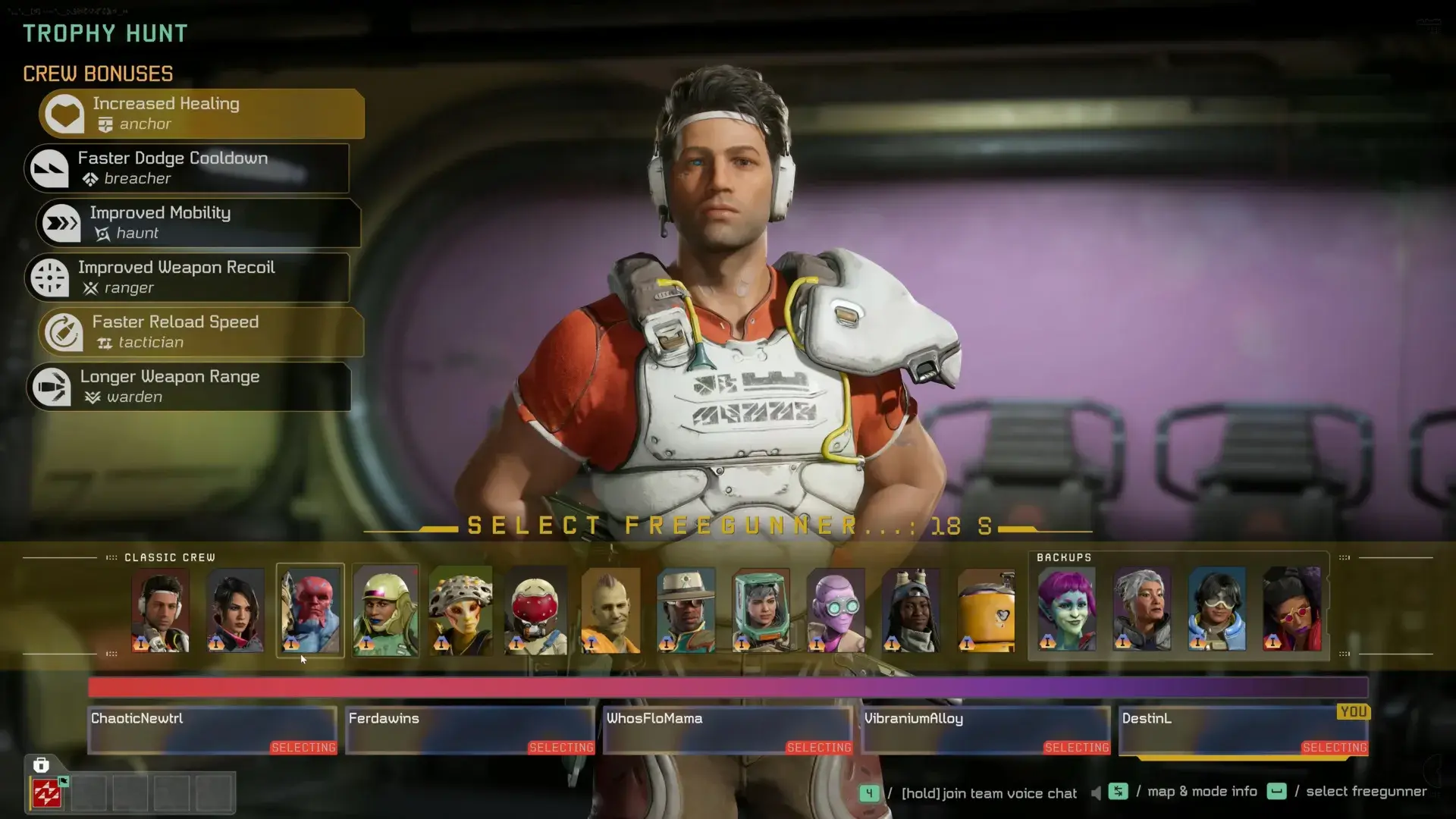Select the Improved Mobility haunt icon
Image resolution: width=1456 pixels, height=819 pixels.
[x=61, y=222]
